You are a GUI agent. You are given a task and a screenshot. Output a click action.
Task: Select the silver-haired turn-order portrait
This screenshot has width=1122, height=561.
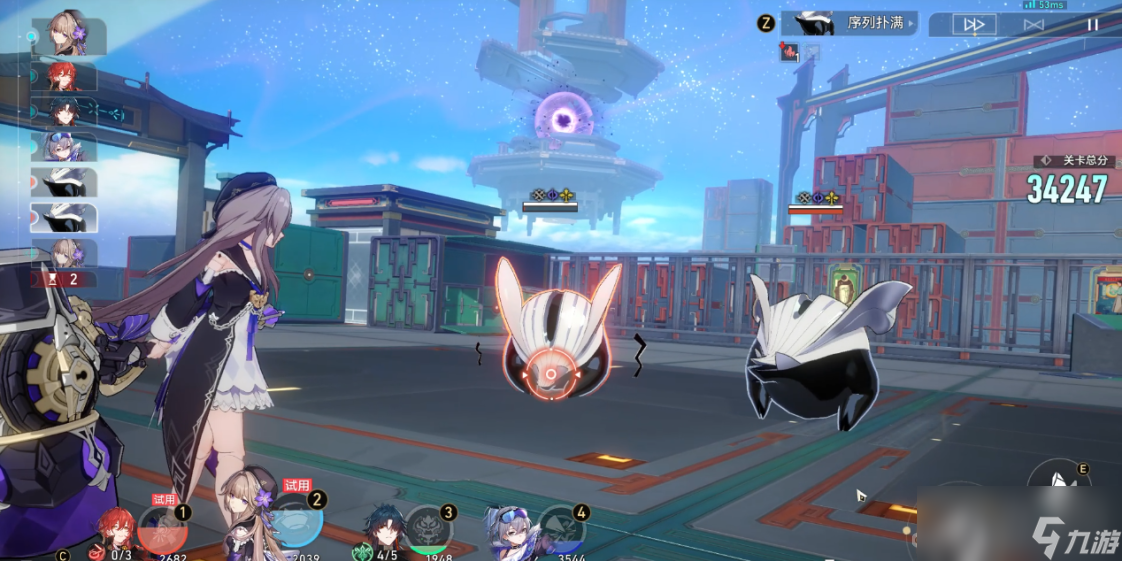65,148
